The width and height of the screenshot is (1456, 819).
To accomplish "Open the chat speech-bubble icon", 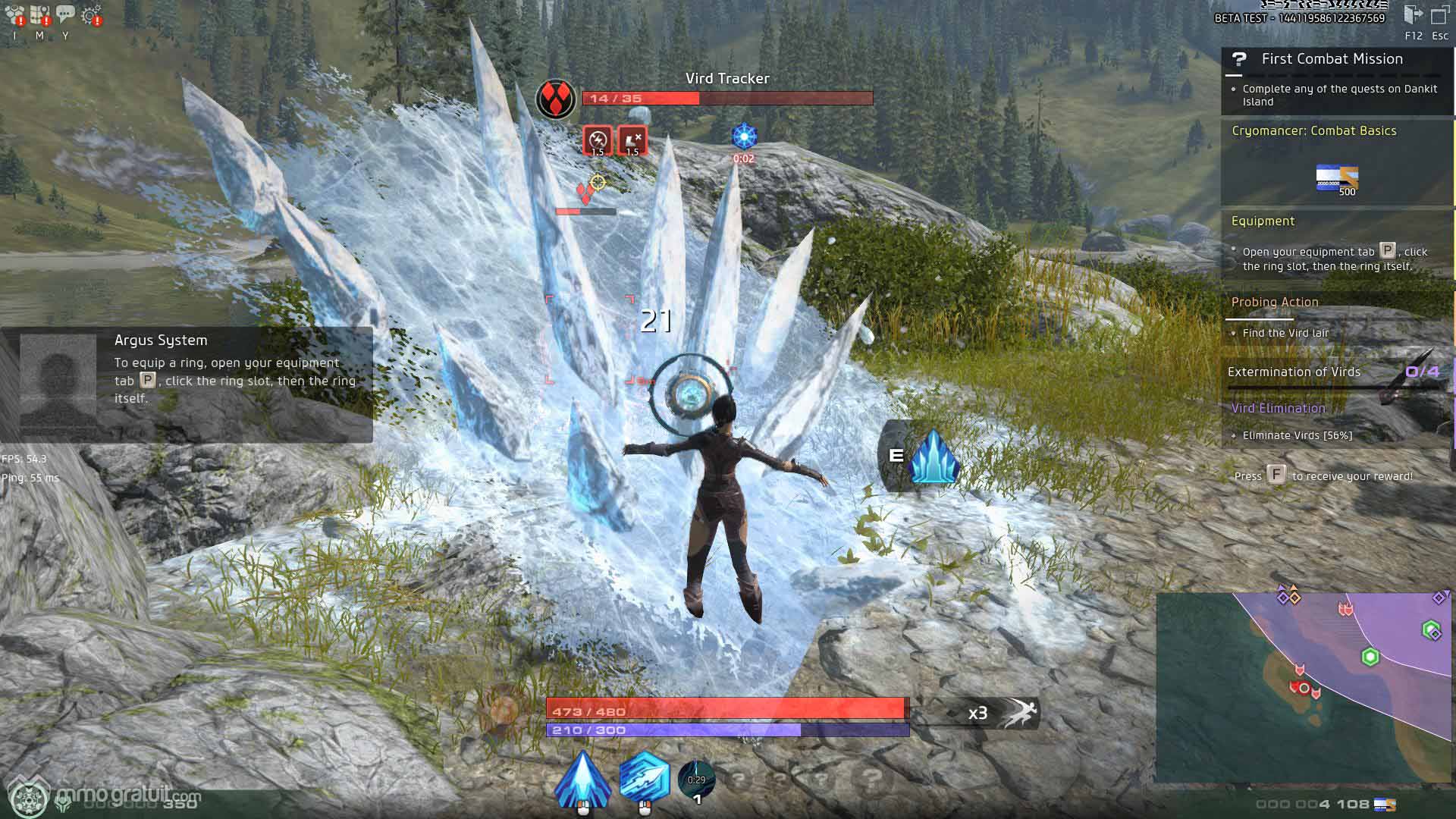I will click(x=65, y=14).
